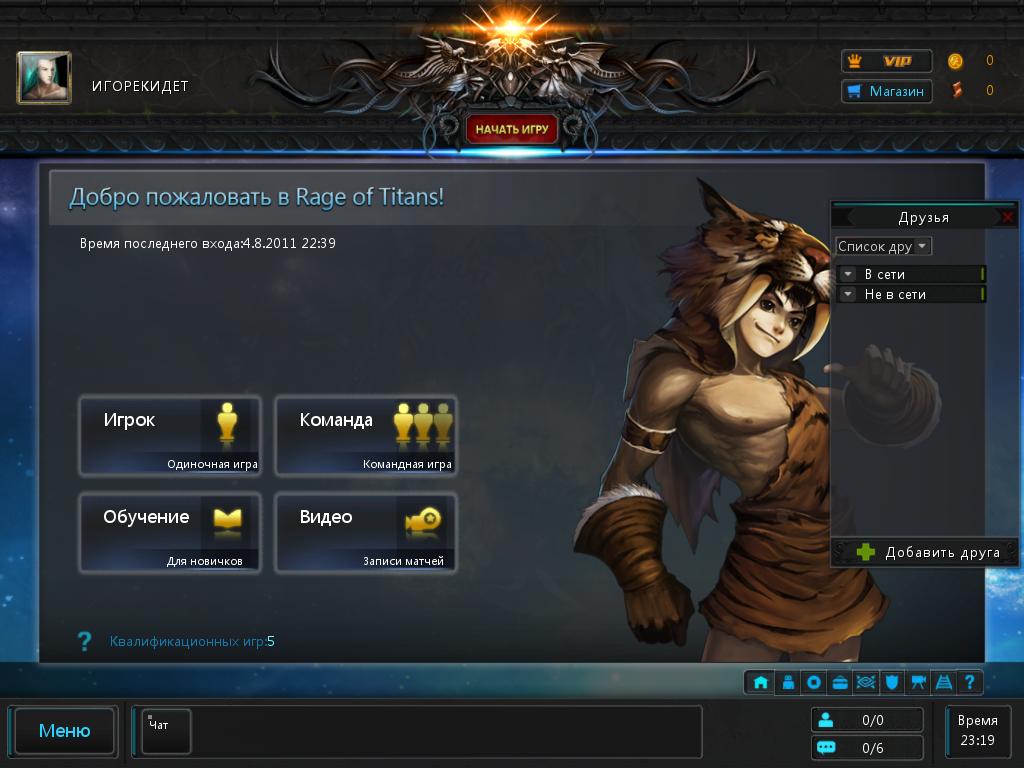Click Добавить друга to add friend
The width and height of the screenshot is (1024, 768).
pyautogui.click(x=924, y=552)
